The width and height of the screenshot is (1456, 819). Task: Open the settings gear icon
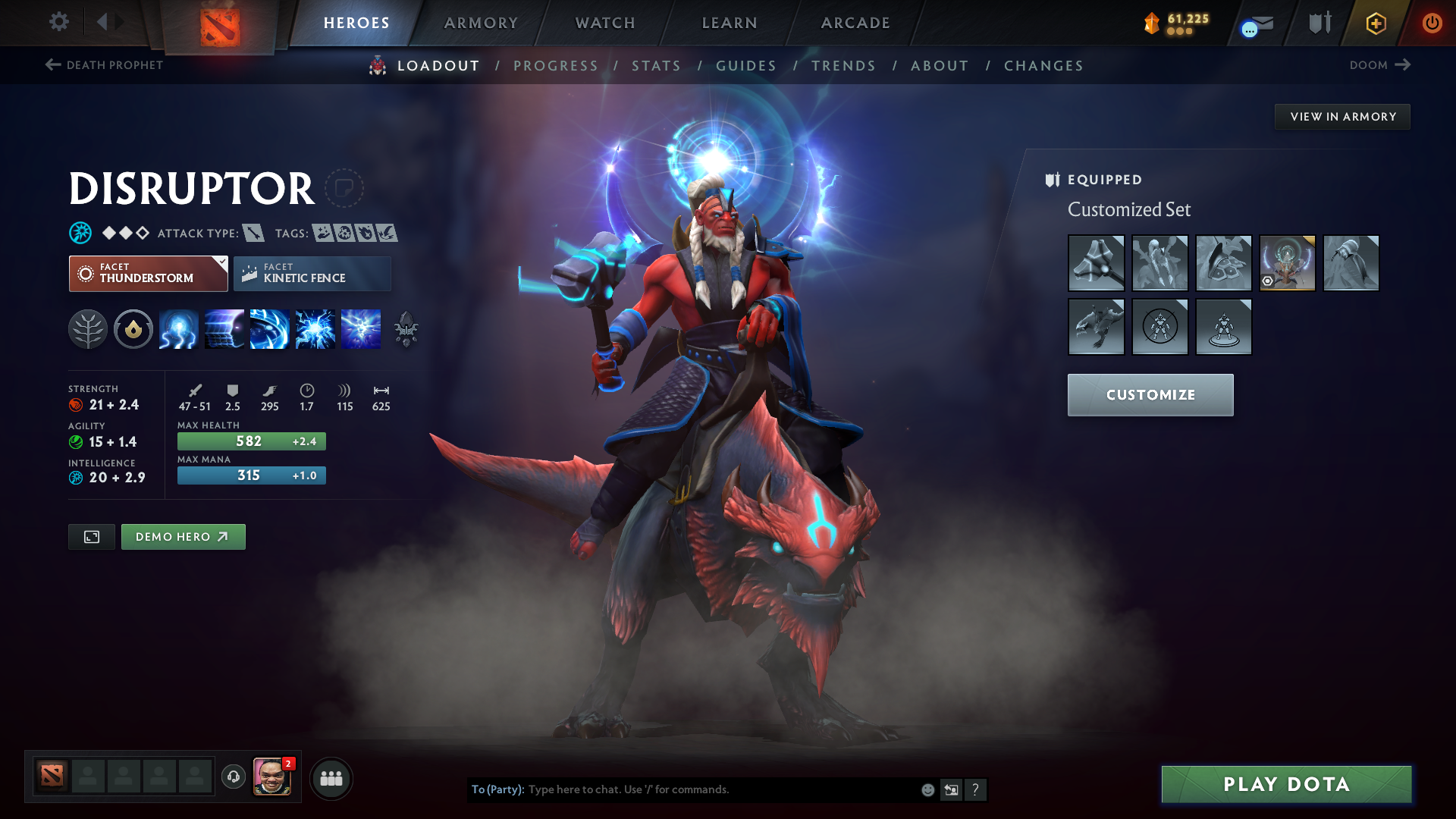point(59,22)
